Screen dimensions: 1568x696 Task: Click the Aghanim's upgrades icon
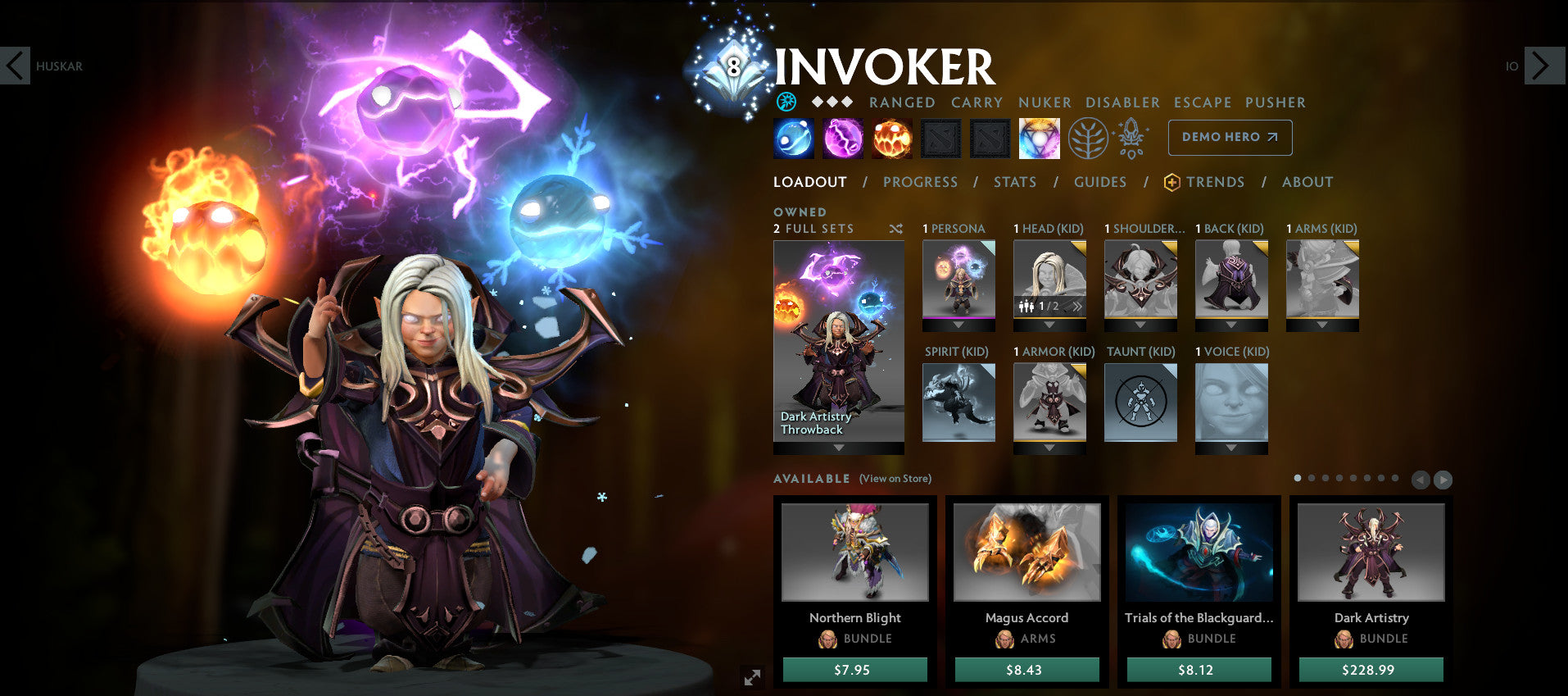click(1131, 138)
